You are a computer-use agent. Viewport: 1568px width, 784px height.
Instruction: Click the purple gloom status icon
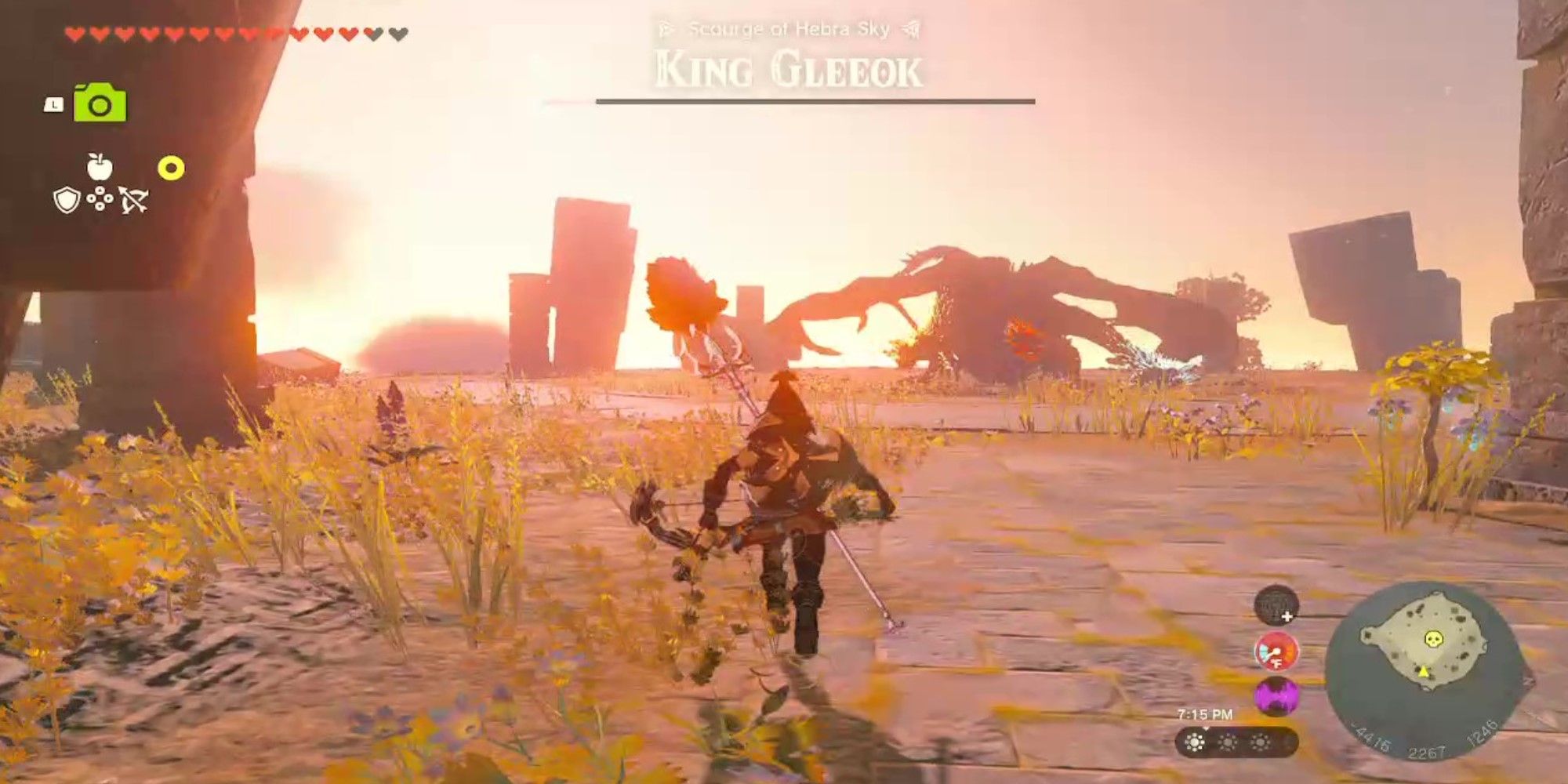tap(1274, 696)
